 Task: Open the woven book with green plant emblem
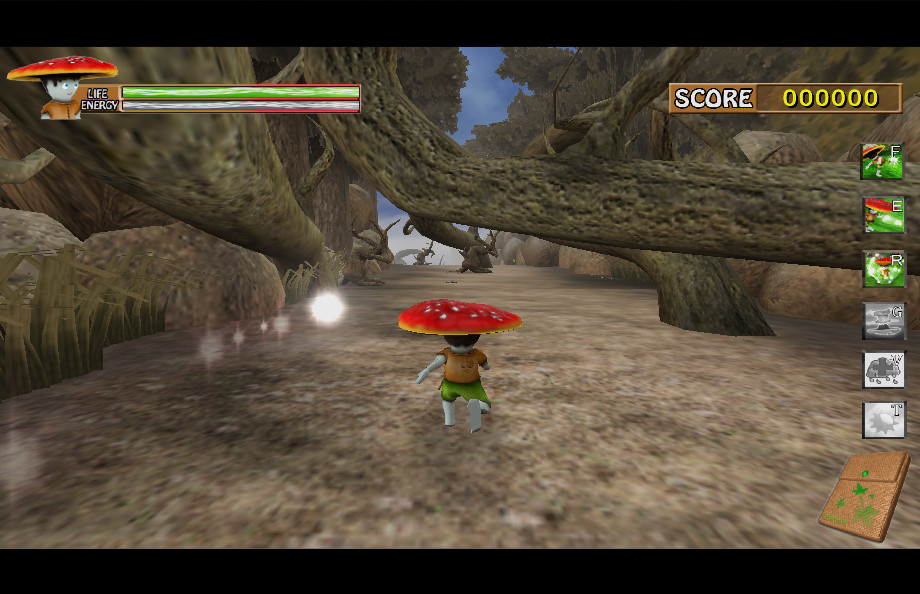[865, 496]
